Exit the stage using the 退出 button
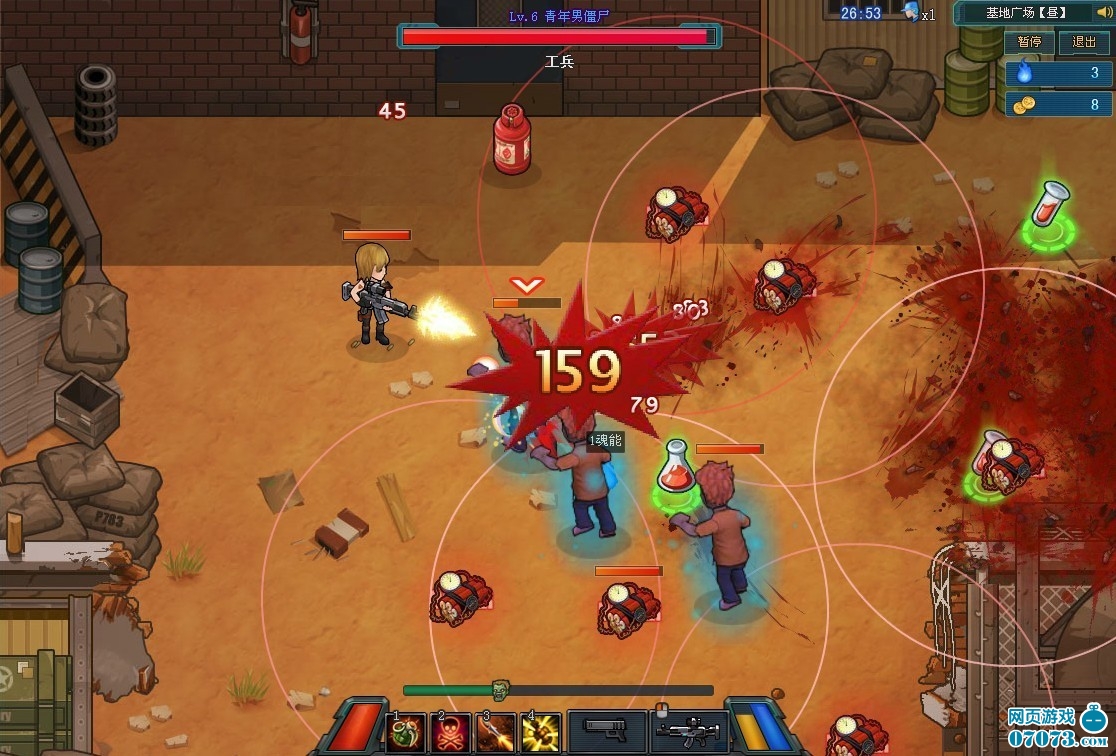 pos(1084,42)
